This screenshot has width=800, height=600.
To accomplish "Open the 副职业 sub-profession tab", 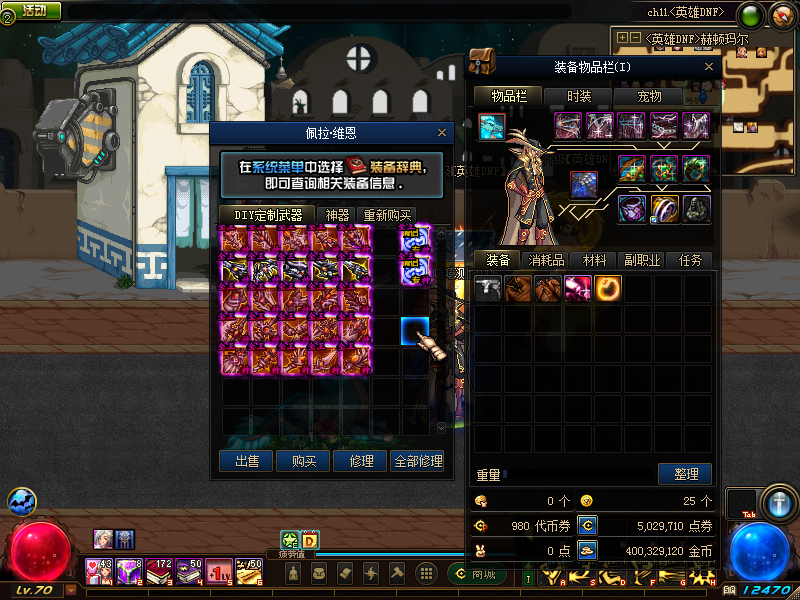I will coord(641,260).
